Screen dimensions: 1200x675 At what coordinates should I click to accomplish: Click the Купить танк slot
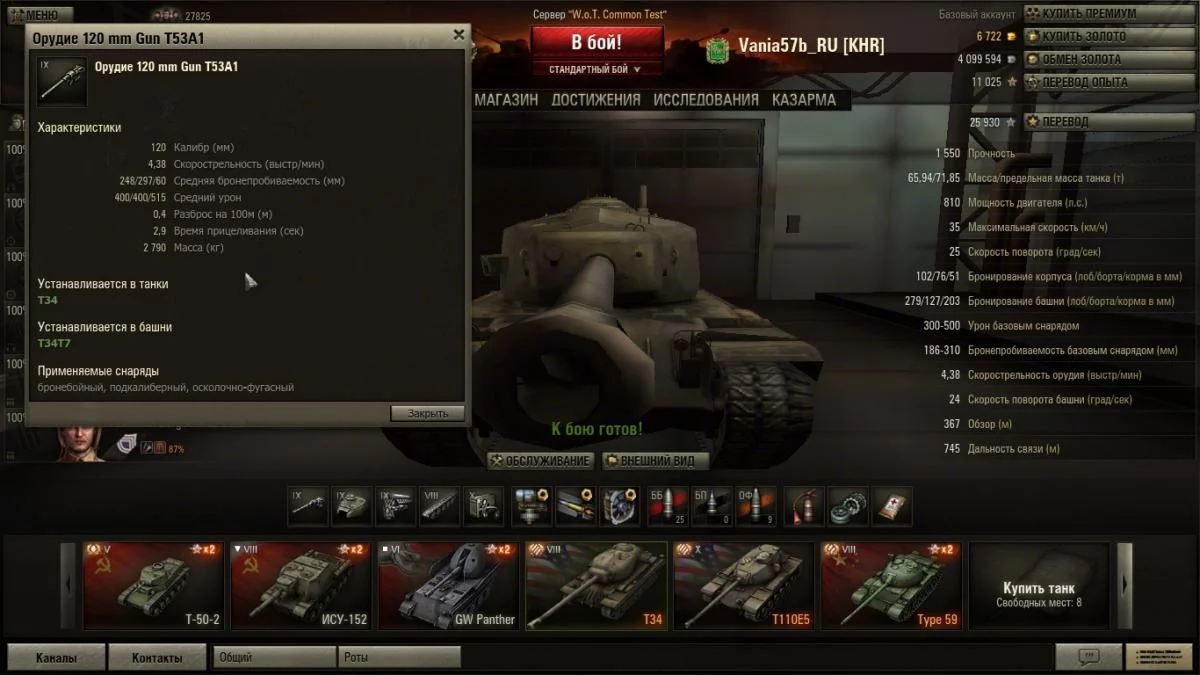point(1039,587)
